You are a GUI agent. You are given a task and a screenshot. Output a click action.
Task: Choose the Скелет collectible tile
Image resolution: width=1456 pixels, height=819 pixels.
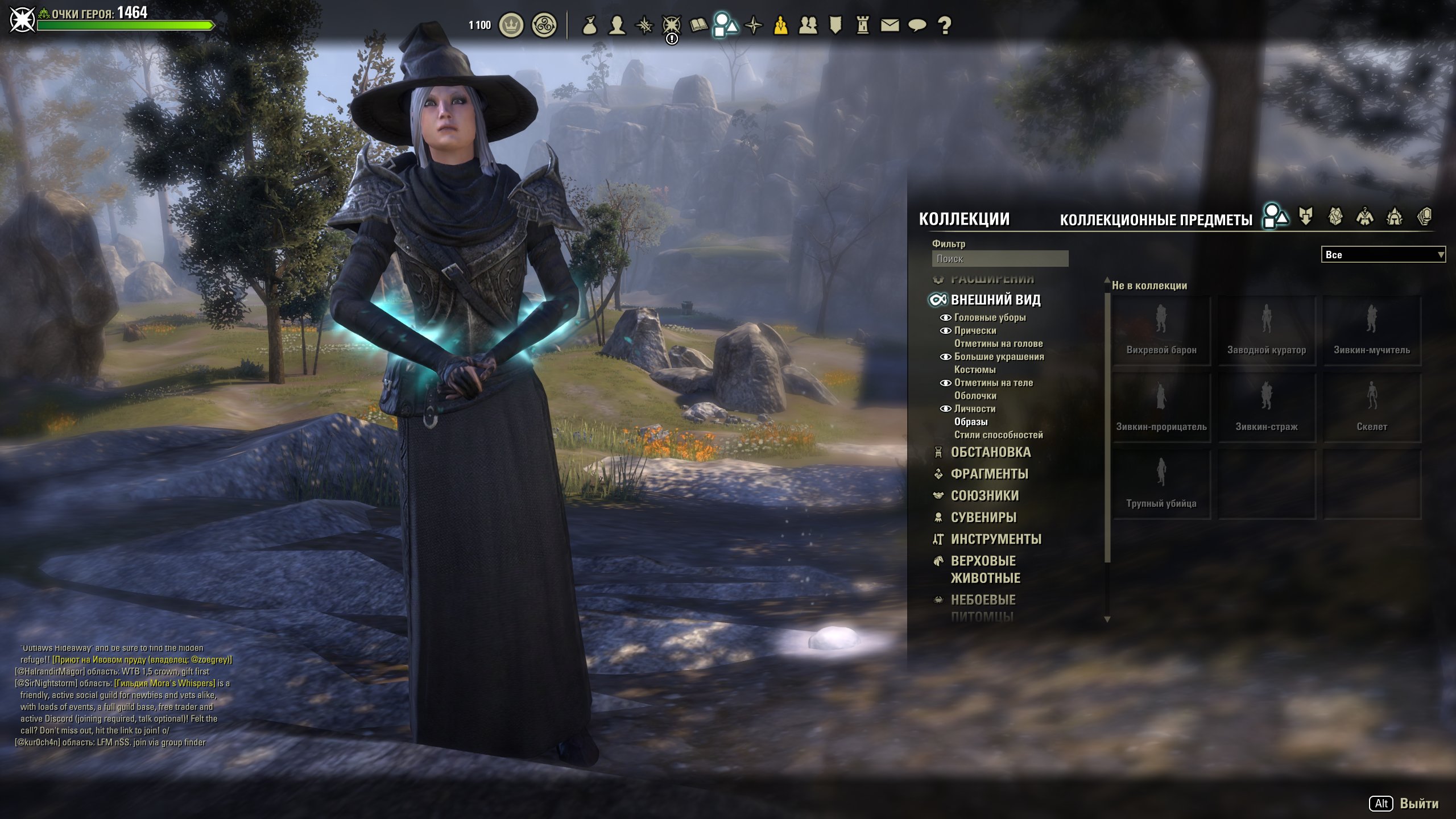coord(1371,407)
